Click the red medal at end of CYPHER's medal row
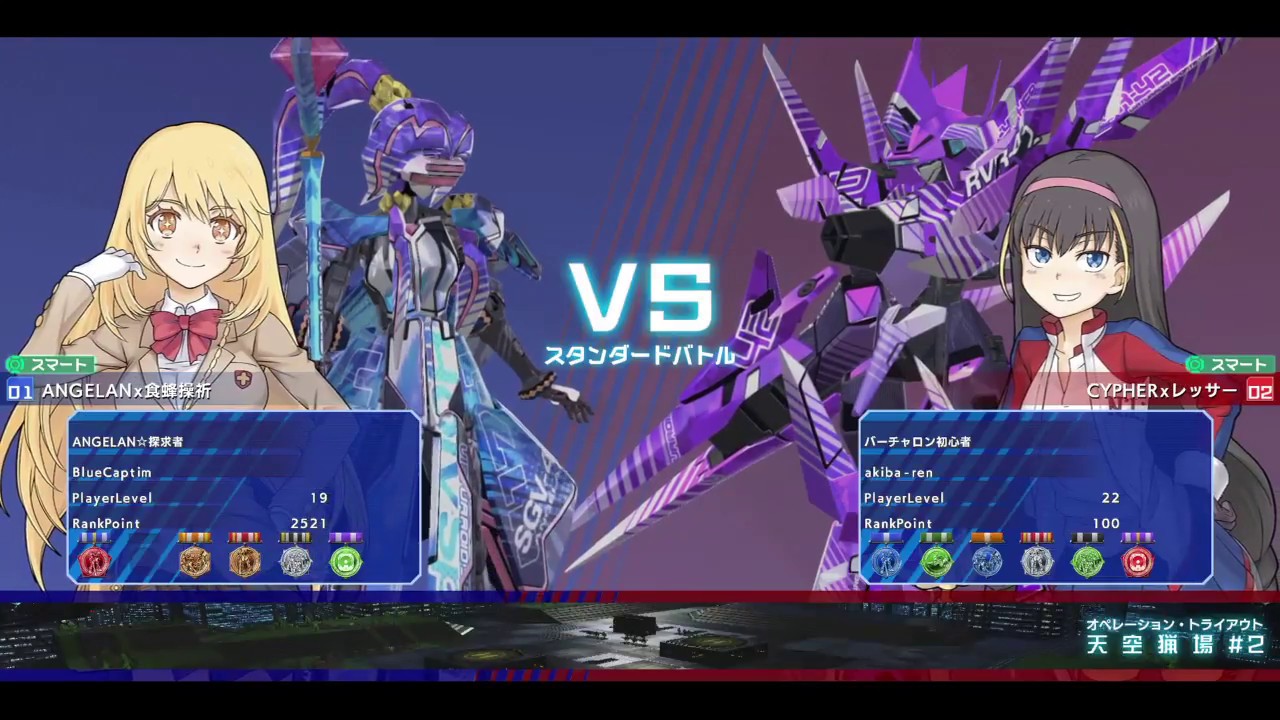This screenshot has height=720, width=1280. pyautogui.click(x=1138, y=561)
